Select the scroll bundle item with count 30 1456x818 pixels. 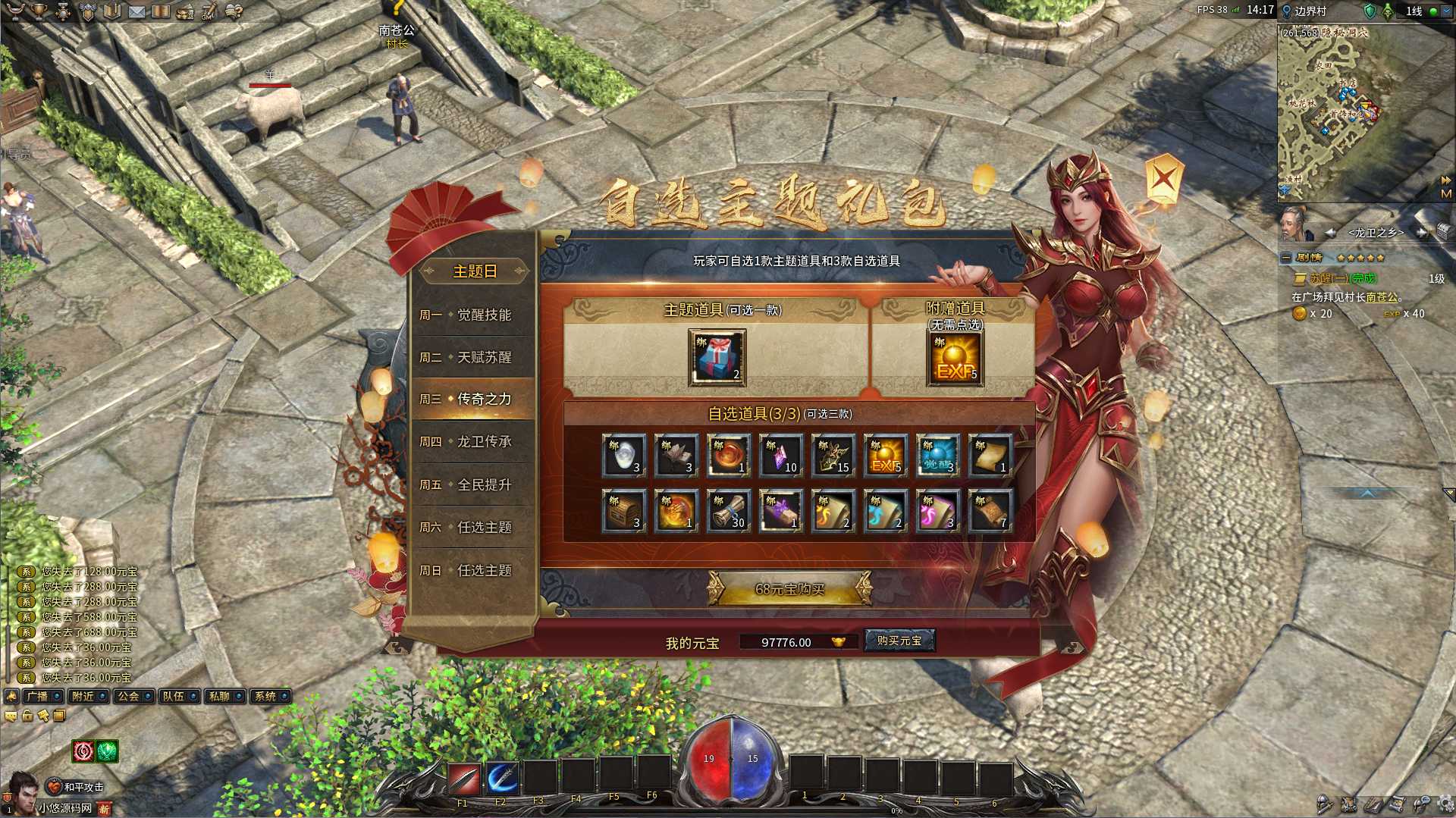pos(728,511)
